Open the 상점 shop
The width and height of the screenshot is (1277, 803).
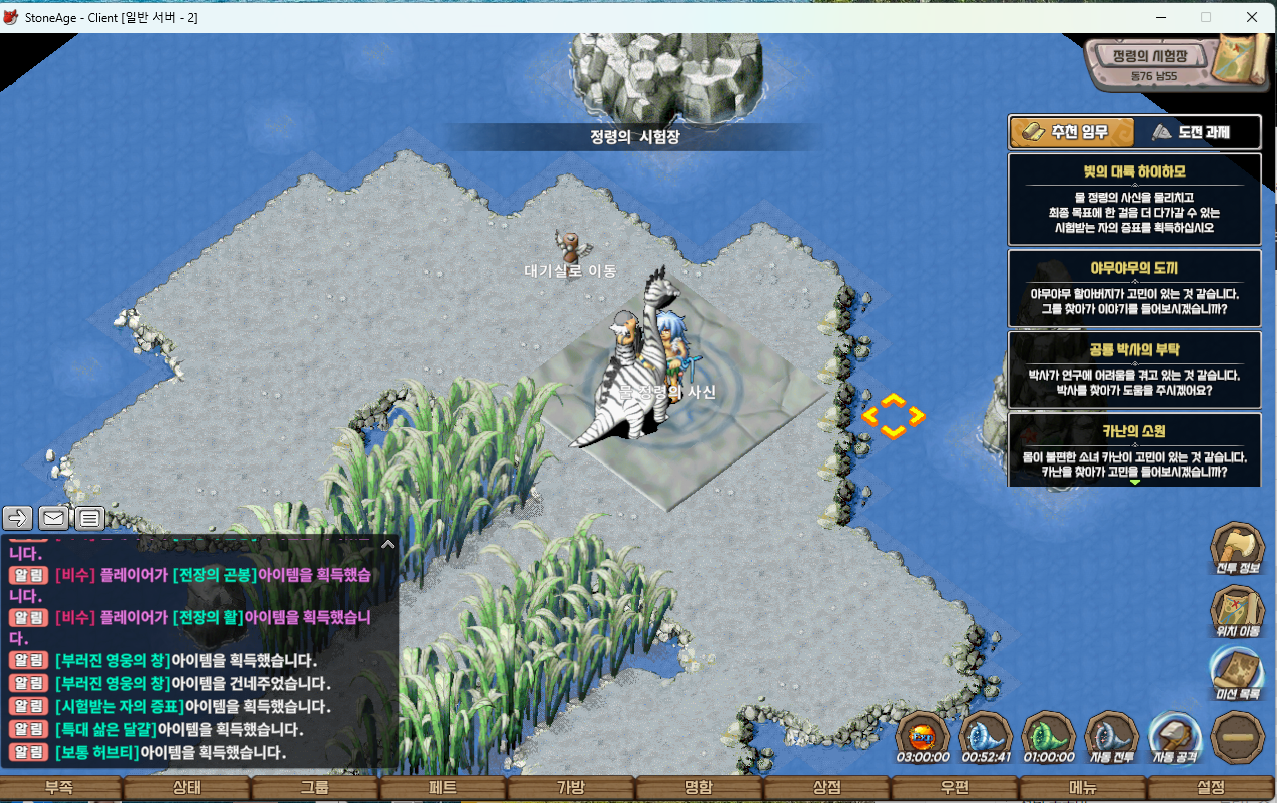[x=826, y=788]
